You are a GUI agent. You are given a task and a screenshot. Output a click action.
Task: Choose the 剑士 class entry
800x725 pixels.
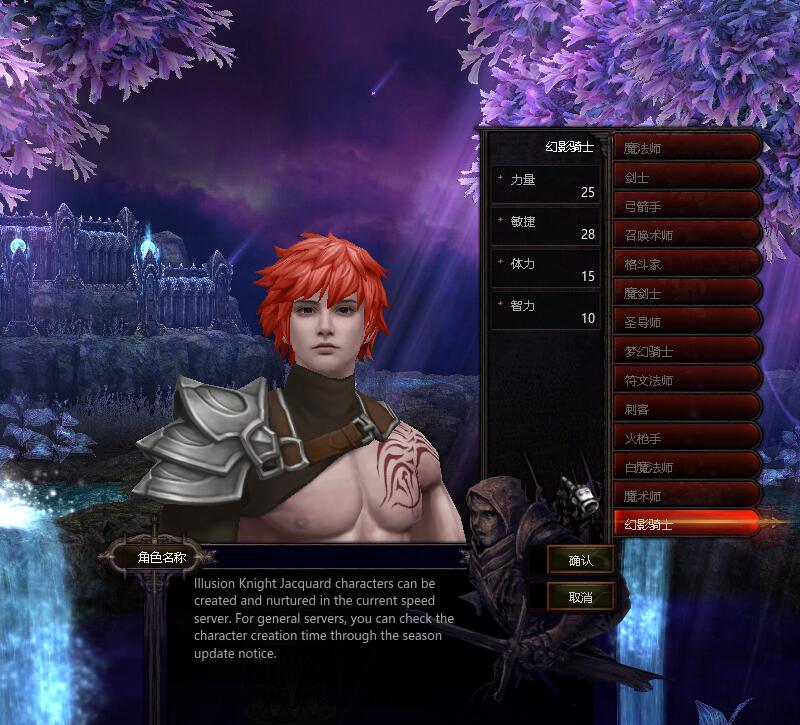(686, 177)
